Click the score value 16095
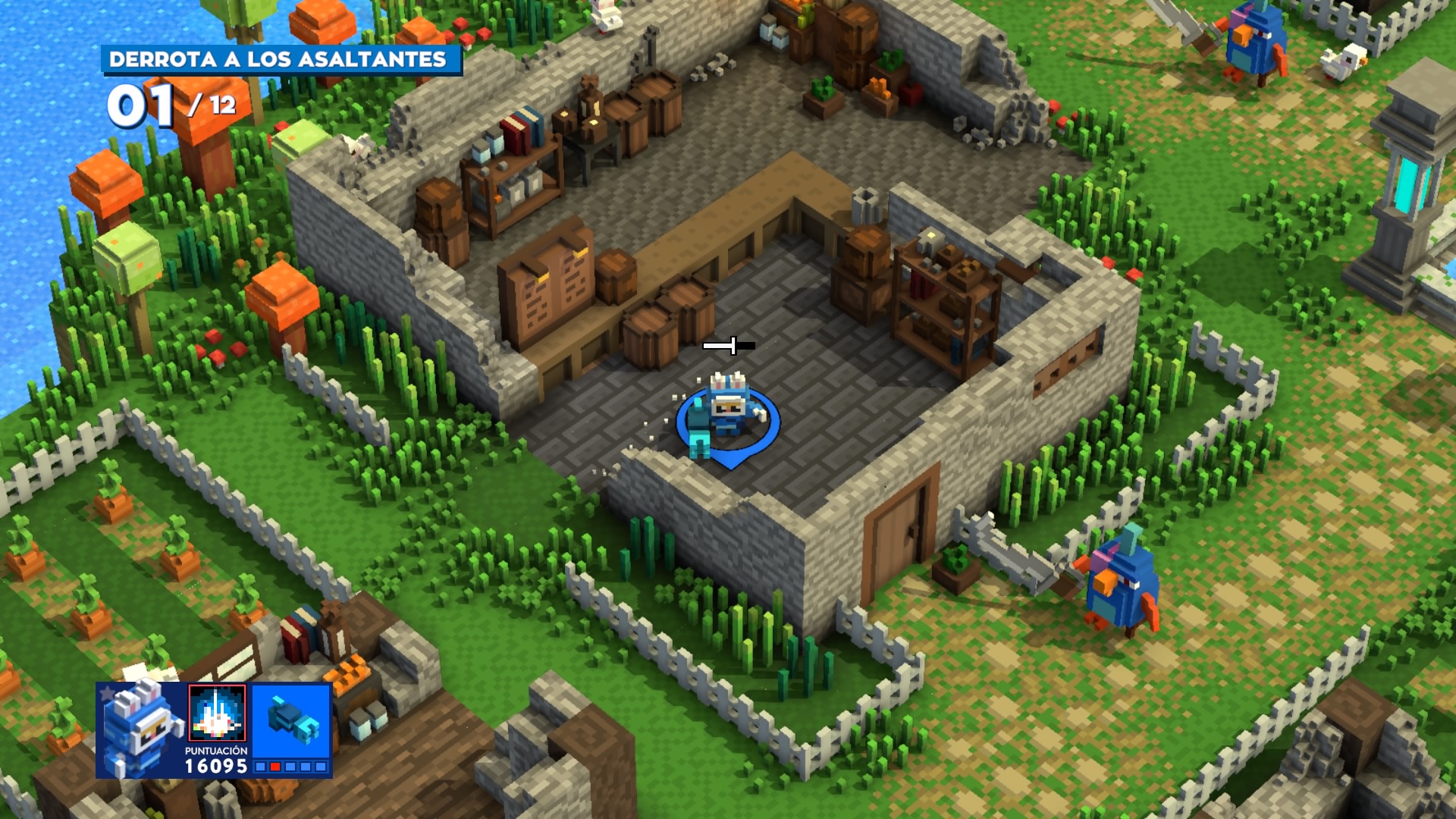 216,768
